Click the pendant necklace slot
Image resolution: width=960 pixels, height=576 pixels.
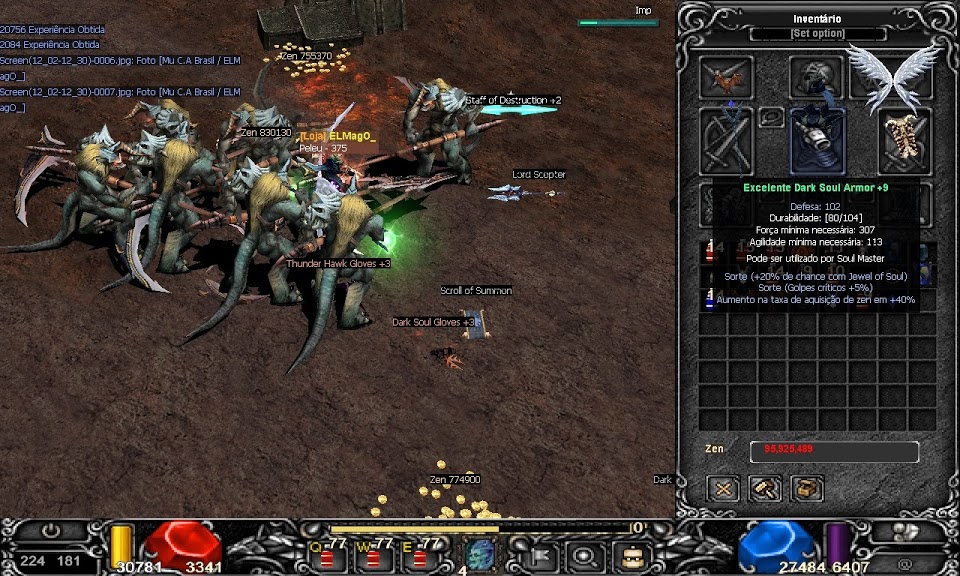pos(771,117)
